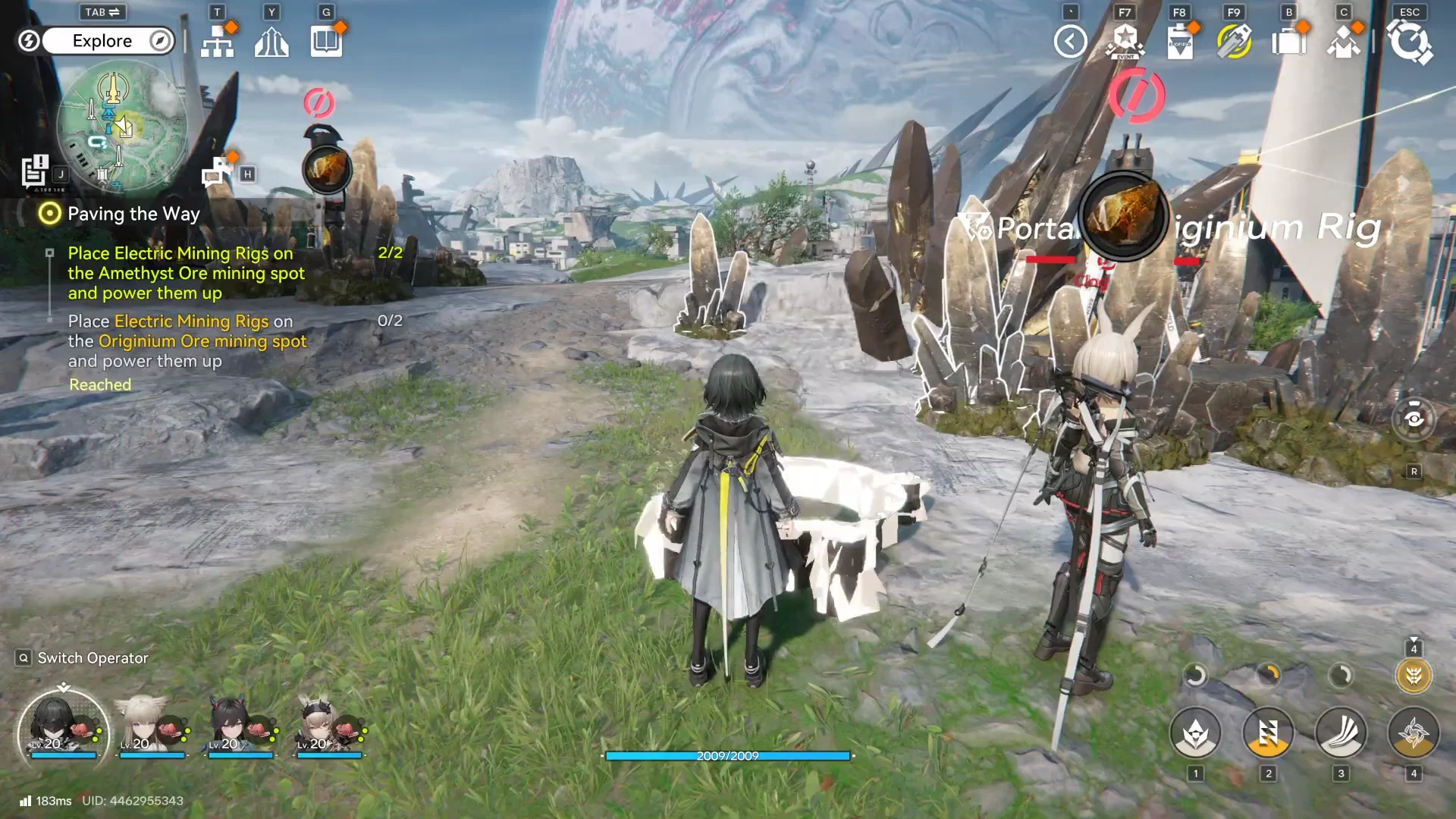Open the main menu ring icon
Viewport: 1456px width, 819px height.
1409,42
